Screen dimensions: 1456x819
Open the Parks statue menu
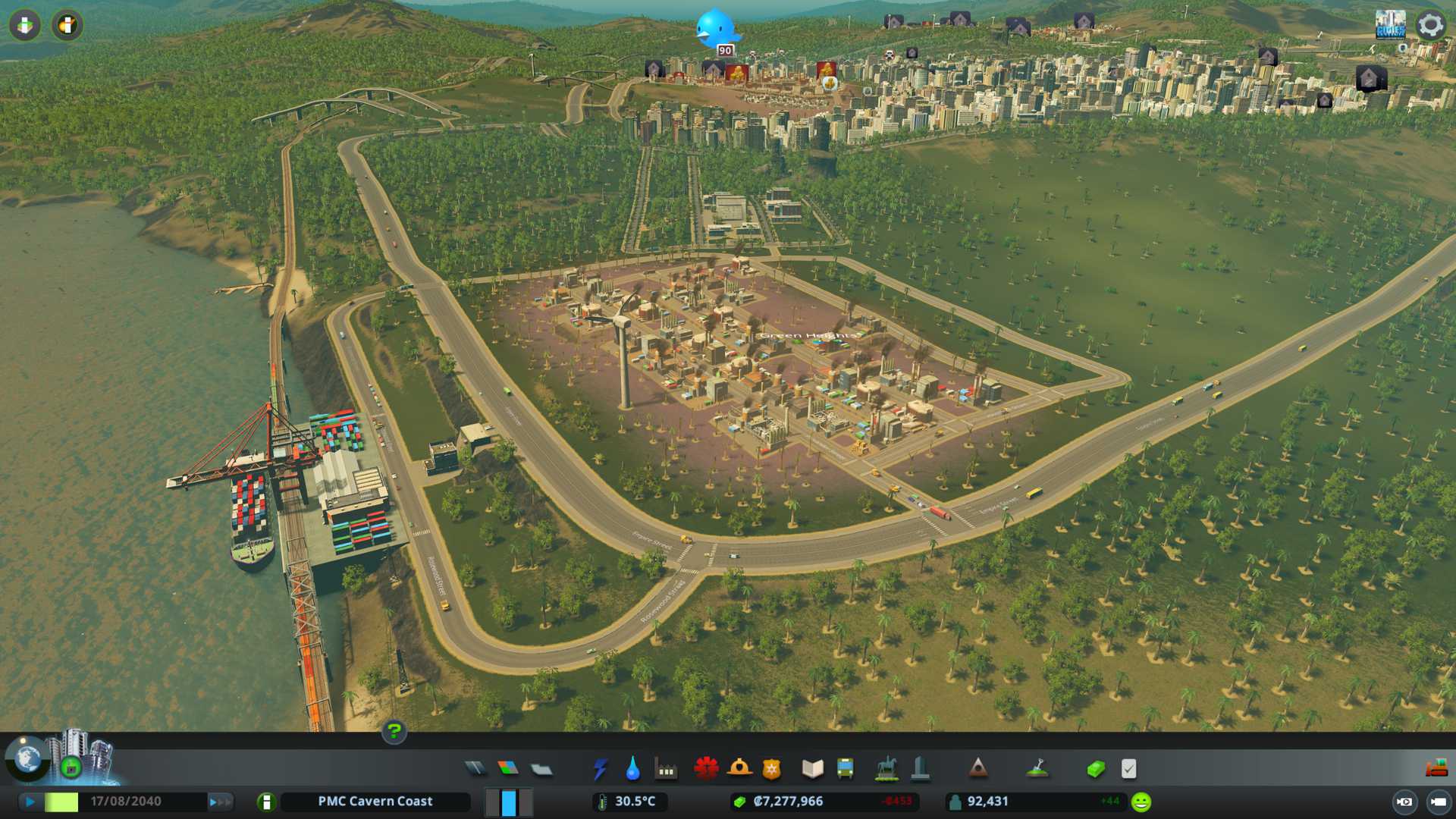pyautogui.click(x=886, y=769)
